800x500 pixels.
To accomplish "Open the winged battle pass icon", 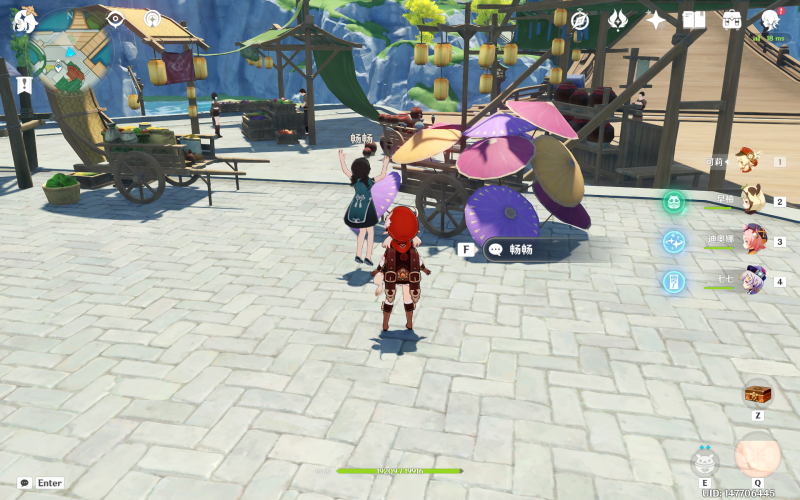I will (x=618, y=20).
